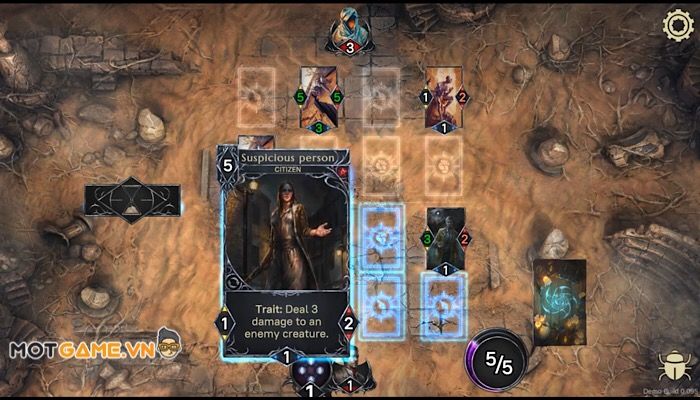Target the enemy creature with 1 attack
The width and height of the screenshot is (700, 400).
(x=443, y=96)
